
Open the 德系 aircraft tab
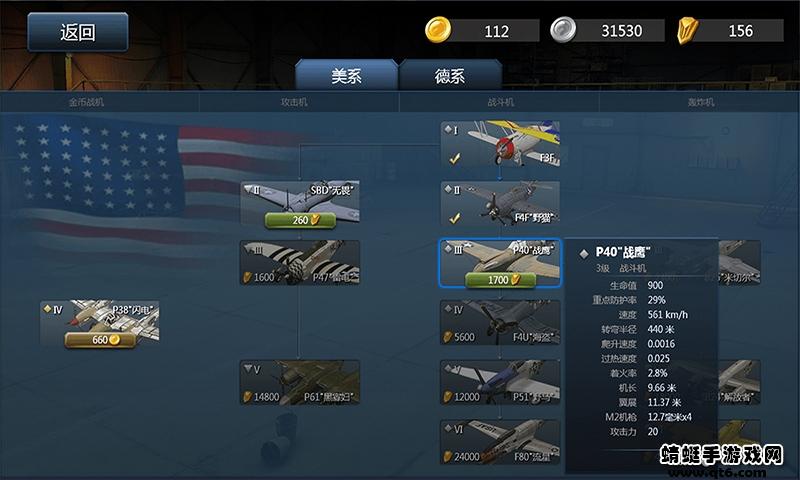[x=450, y=76]
